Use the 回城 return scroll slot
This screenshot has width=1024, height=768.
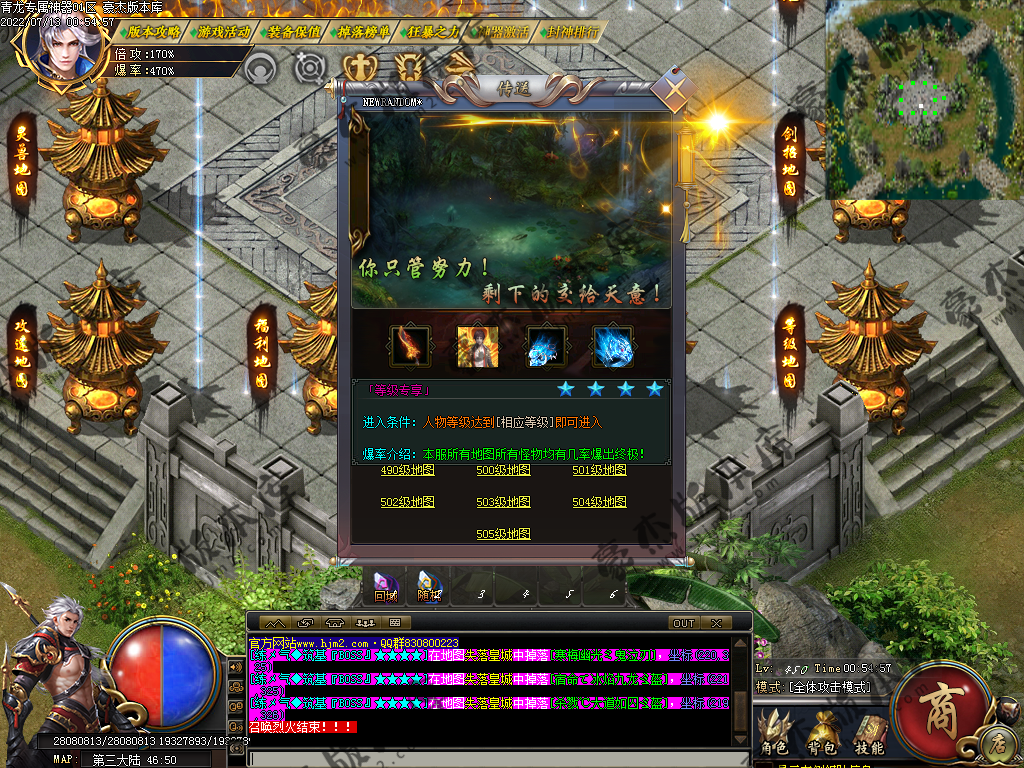coord(385,586)
